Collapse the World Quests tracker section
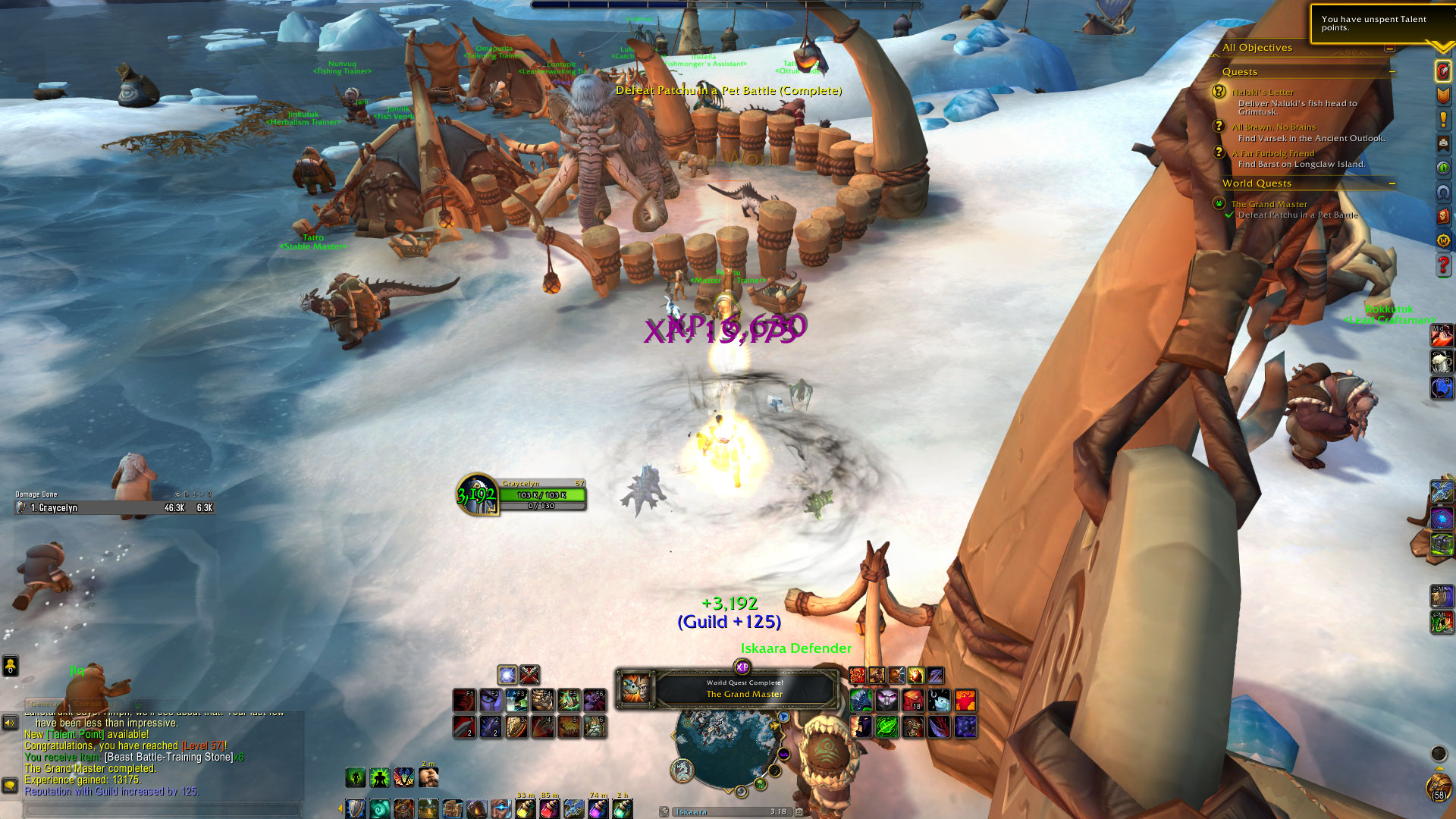 pyautogui.click(x=1392, y=184)
